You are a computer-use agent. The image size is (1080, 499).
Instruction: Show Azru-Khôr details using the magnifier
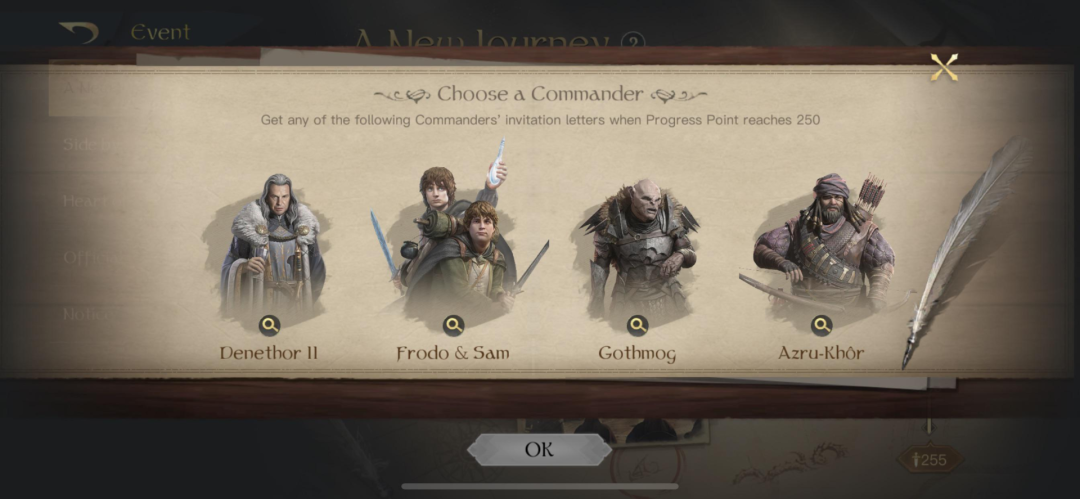tap(822, 325)
